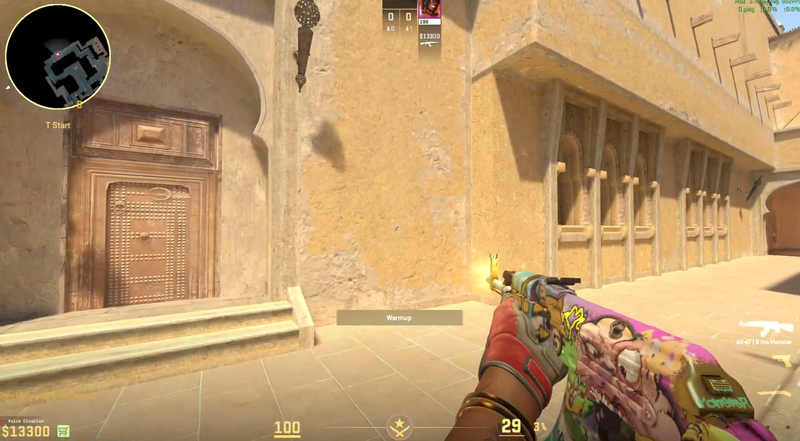Image resolution: width=800 pixels, height=441 pixels.
Task: Open the buy menu cart icon
Action: (64, 430)
